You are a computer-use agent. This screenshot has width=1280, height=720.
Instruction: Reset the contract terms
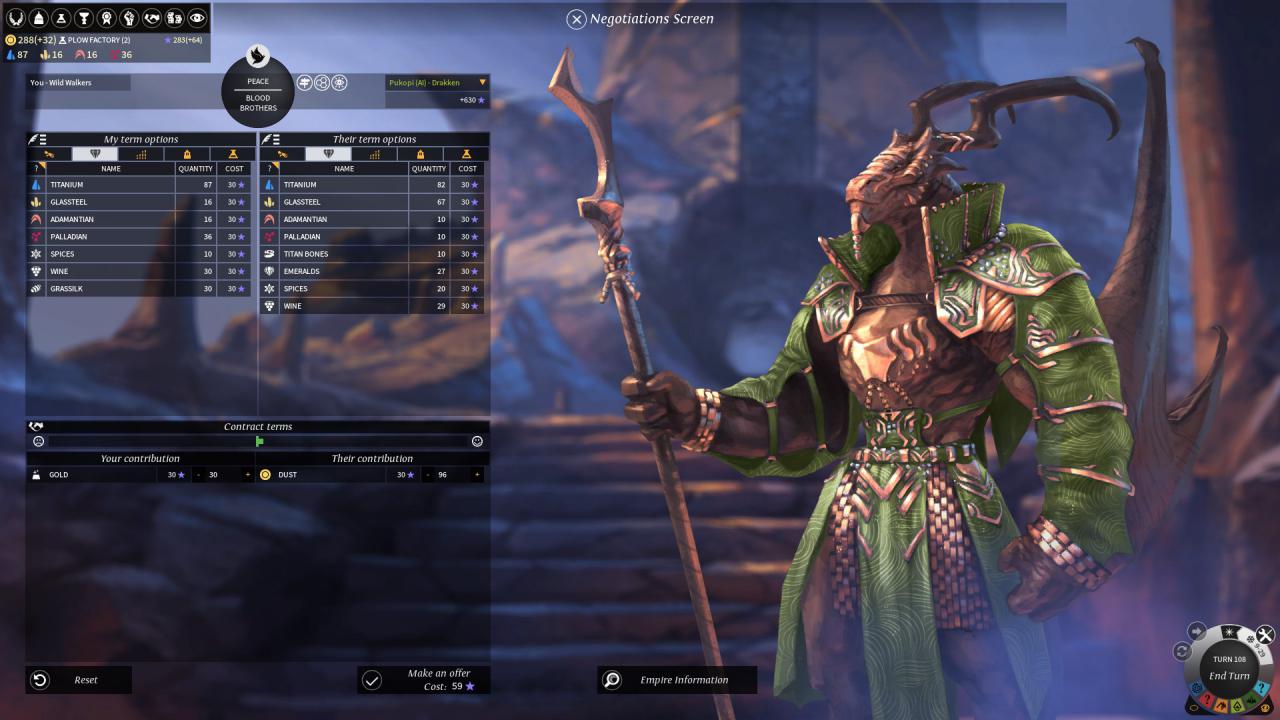point(78,680)
